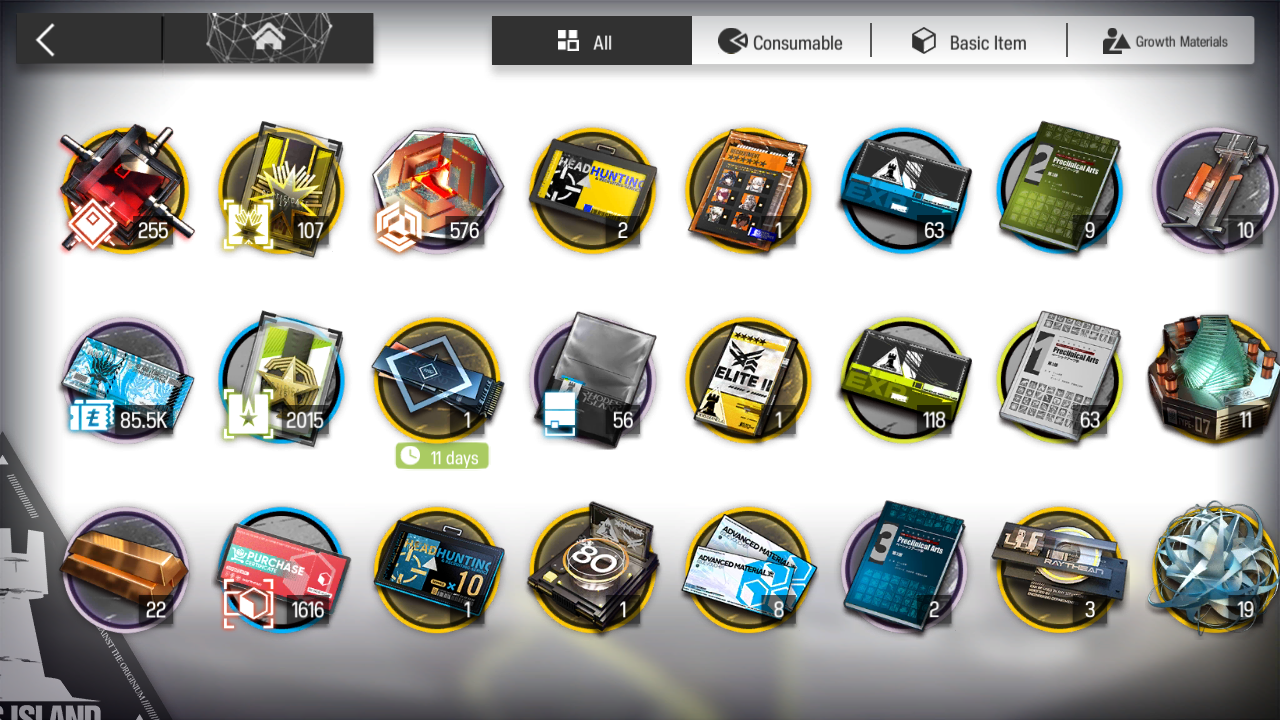Show the Basic Item category
This screenshot has width=1280, height=720.
coord(968,41)
